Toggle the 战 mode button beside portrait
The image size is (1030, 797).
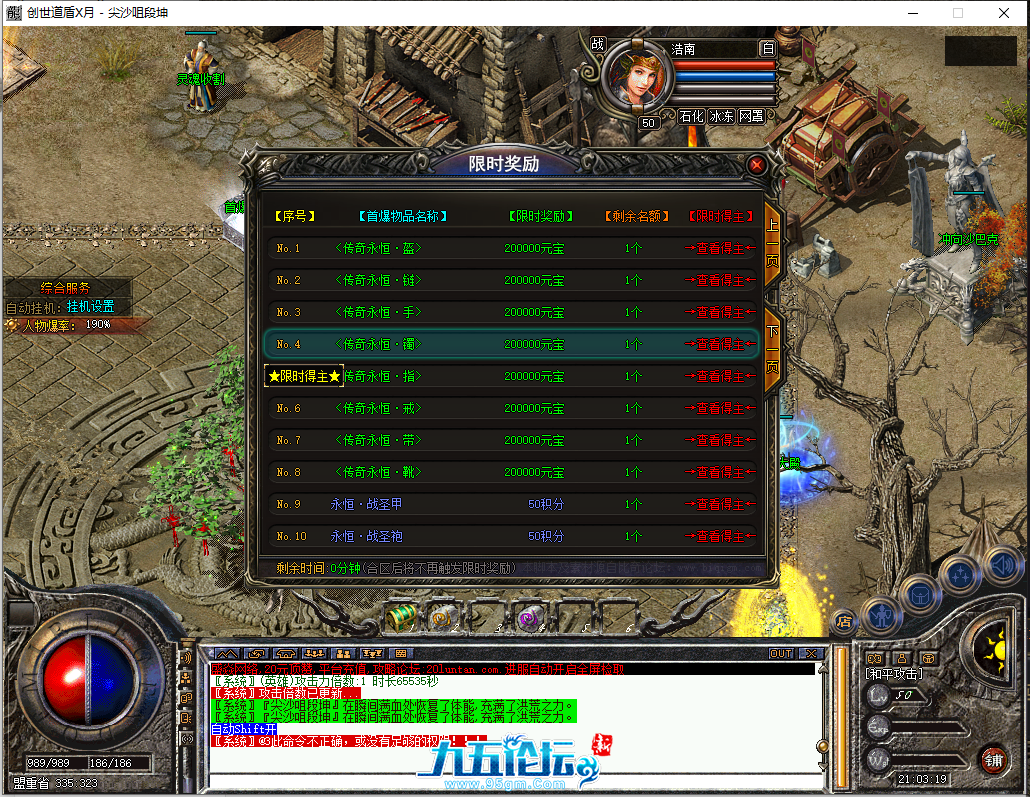[x=598, y=45]
